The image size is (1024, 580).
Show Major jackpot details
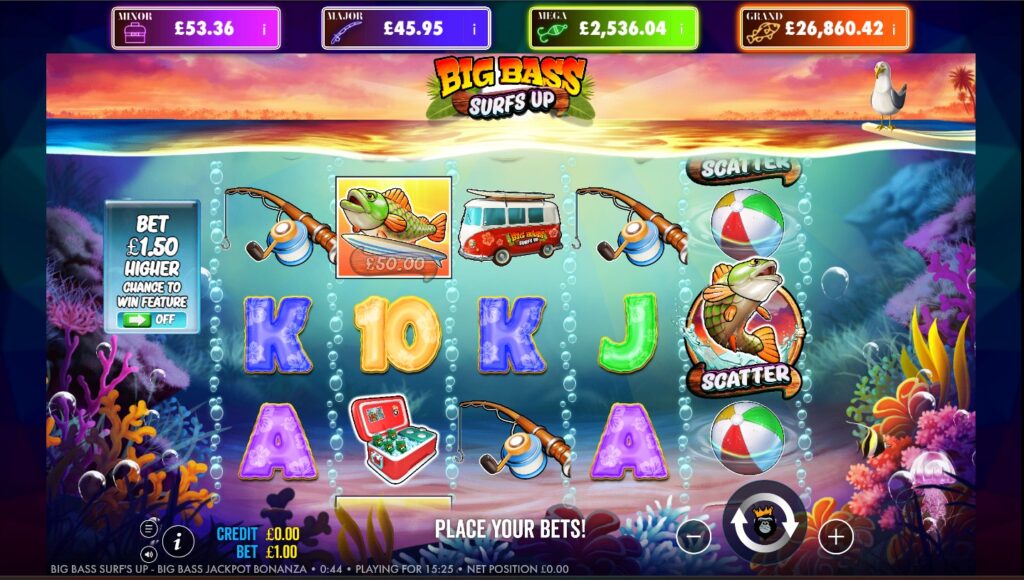tap(473, 29)
